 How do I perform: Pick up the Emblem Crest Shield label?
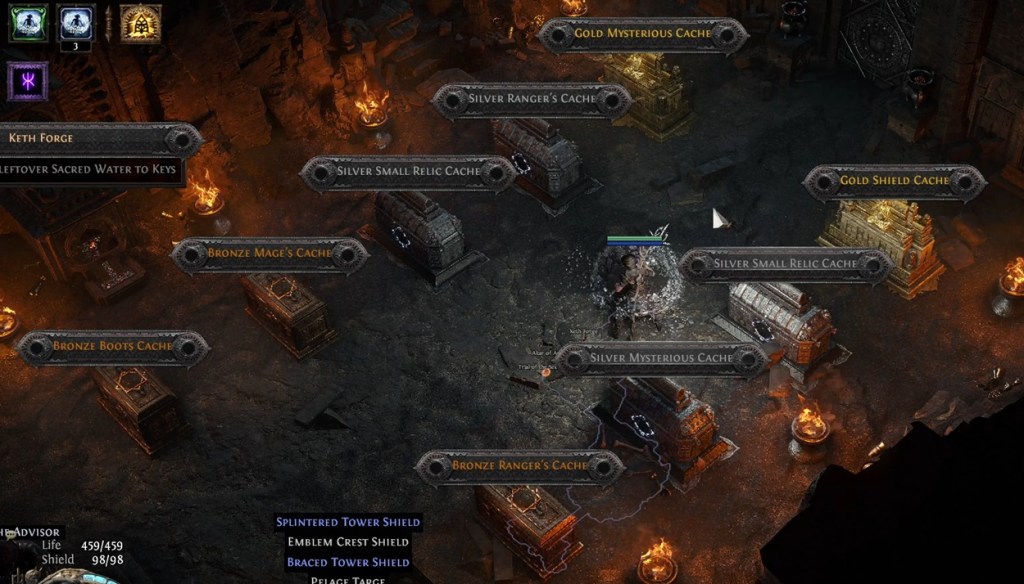[348, 542]
